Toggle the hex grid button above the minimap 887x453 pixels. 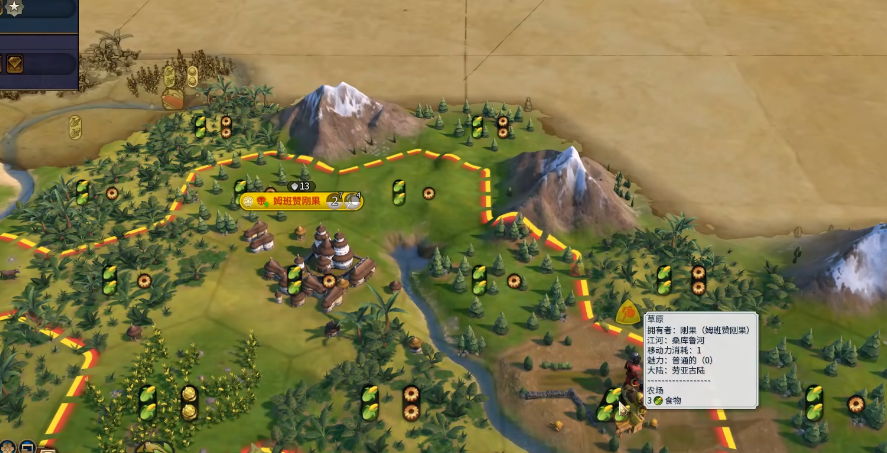tap(8, 446)
